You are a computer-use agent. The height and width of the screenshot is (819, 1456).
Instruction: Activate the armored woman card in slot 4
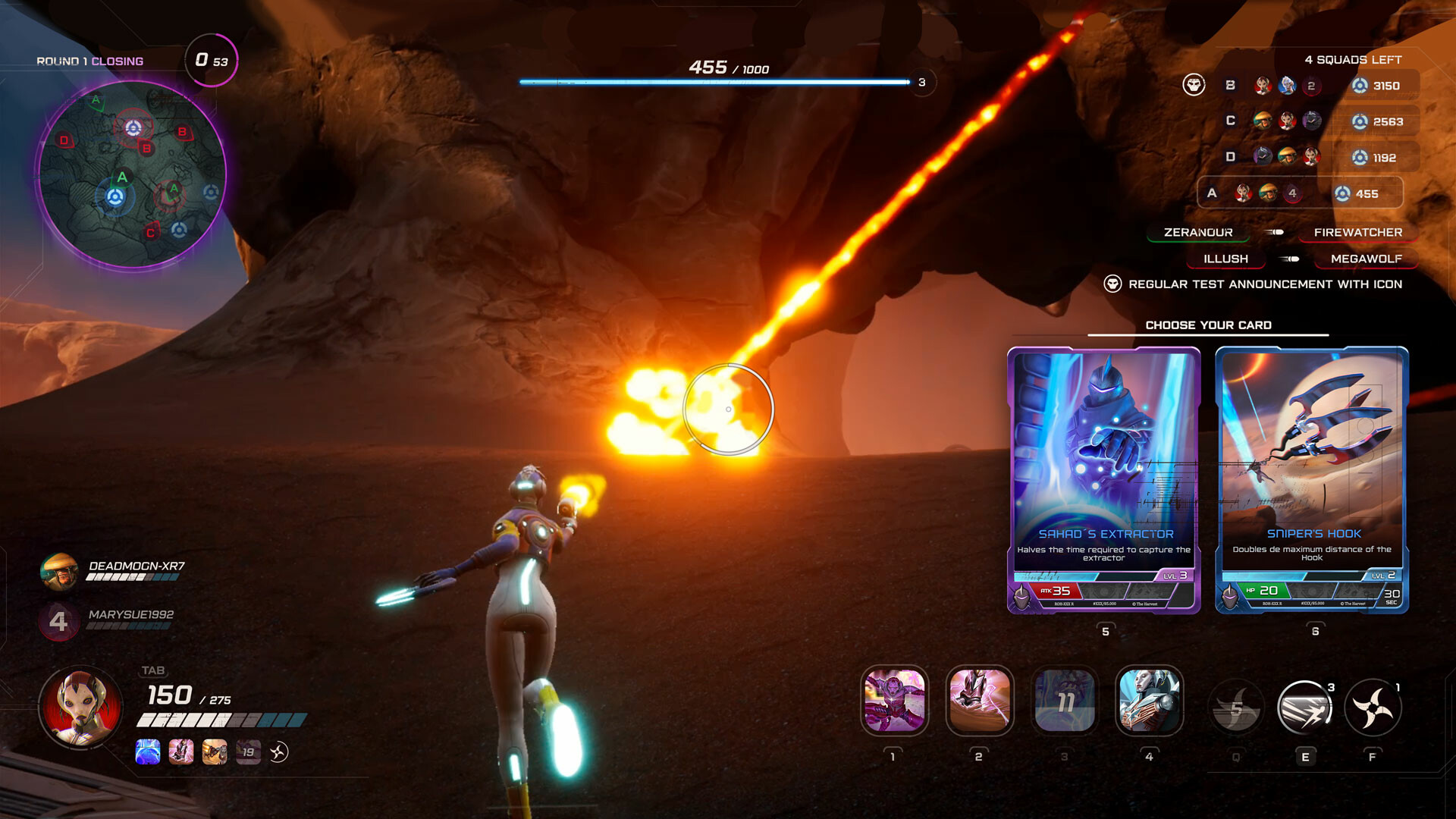point(1149,701)
